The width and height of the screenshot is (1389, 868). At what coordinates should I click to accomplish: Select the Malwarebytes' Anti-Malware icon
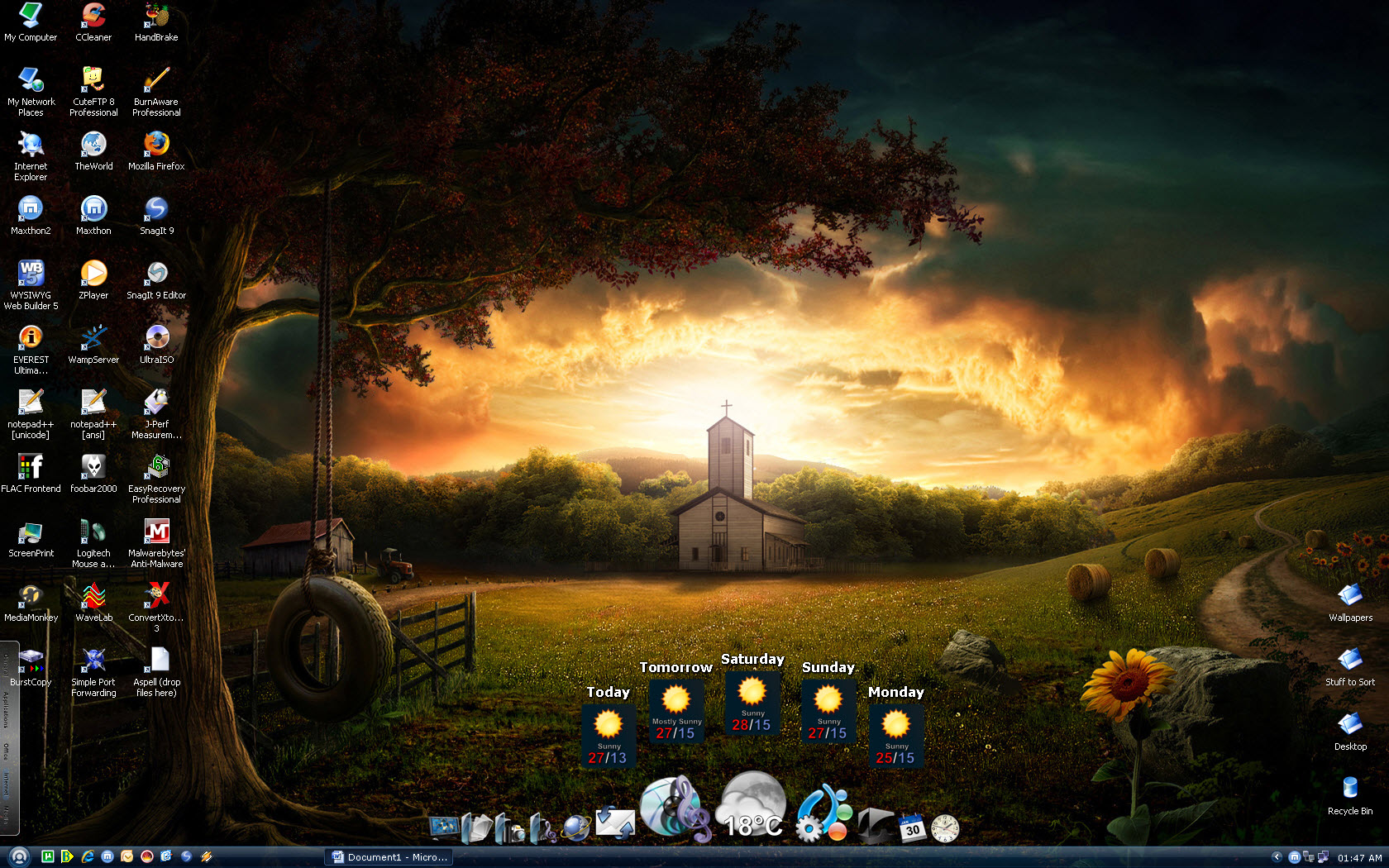click(156, 532)
